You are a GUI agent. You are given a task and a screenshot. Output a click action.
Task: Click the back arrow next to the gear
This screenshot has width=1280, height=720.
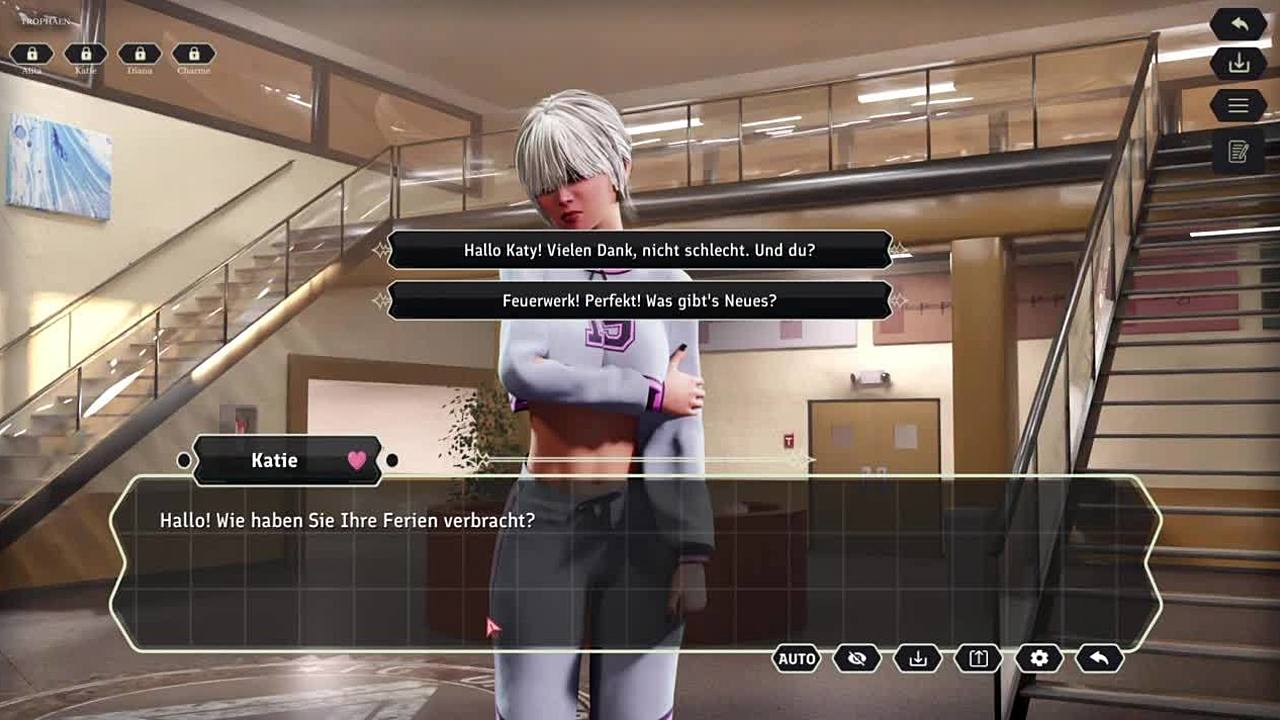tap(1099, 658)
